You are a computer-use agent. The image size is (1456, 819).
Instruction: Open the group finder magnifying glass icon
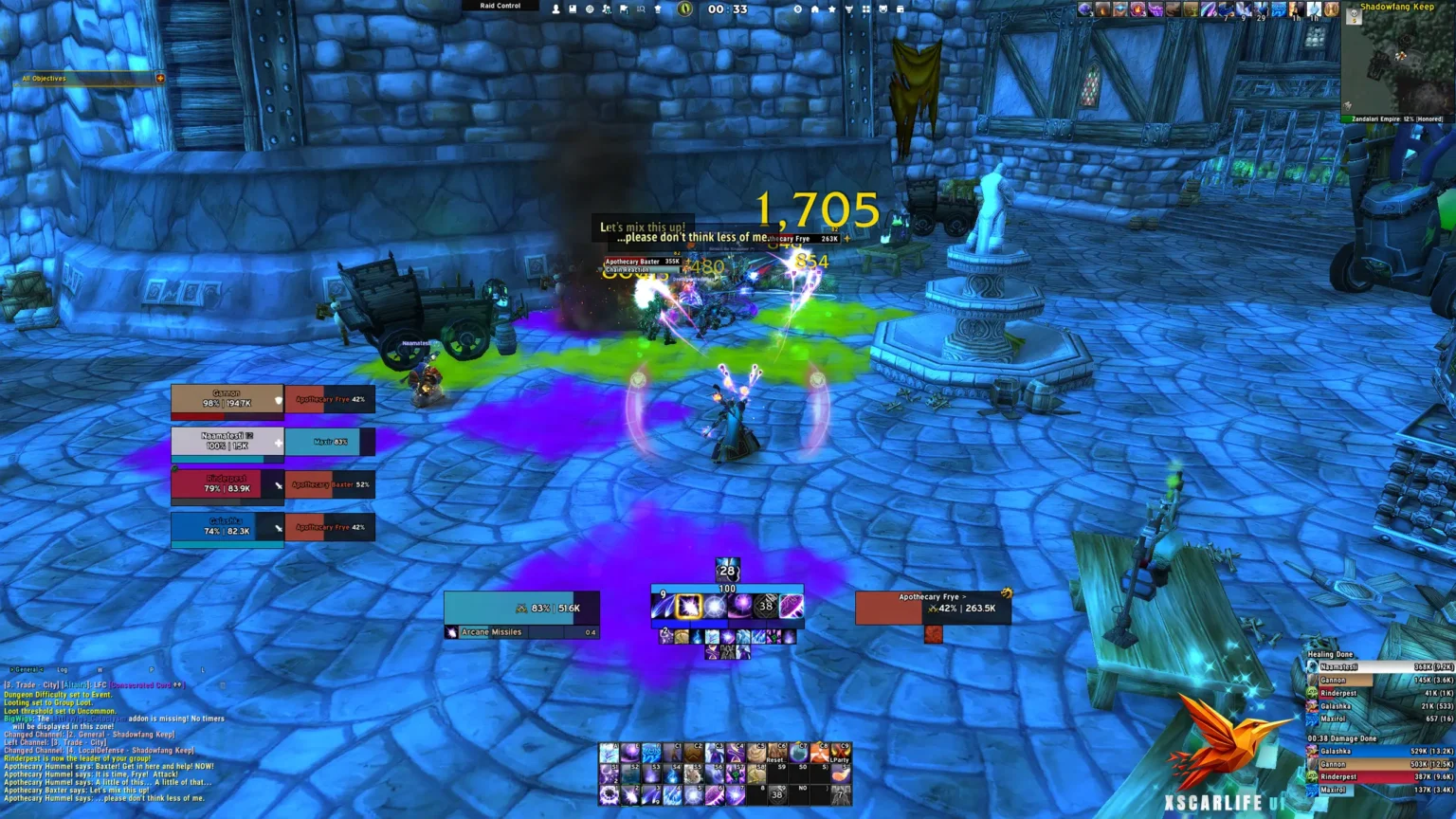tap(643, 9)
